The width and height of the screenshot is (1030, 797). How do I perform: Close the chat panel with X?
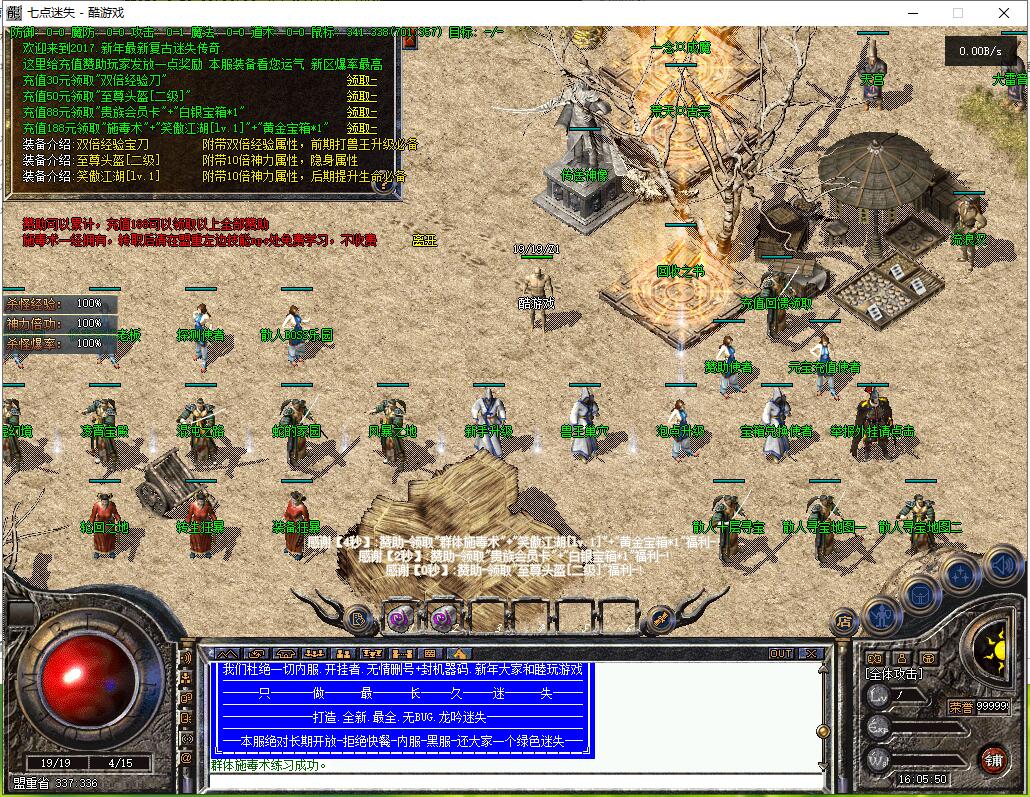(810, 653)
